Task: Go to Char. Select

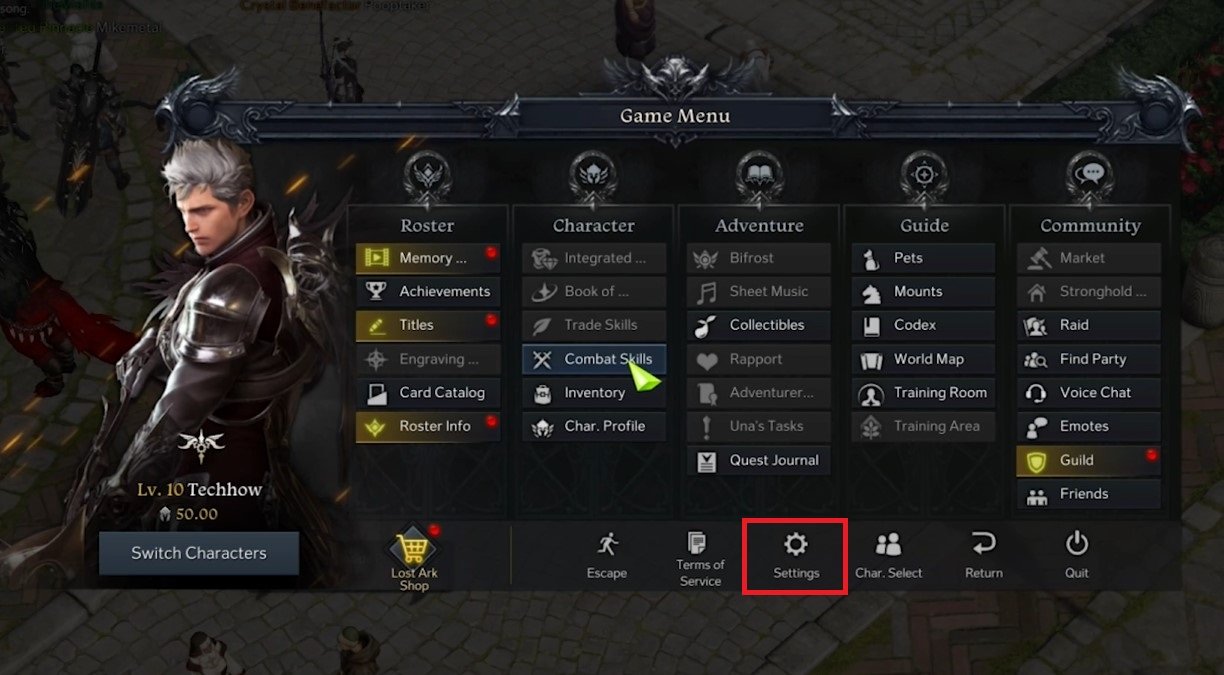Action: [x=888, y=555]
